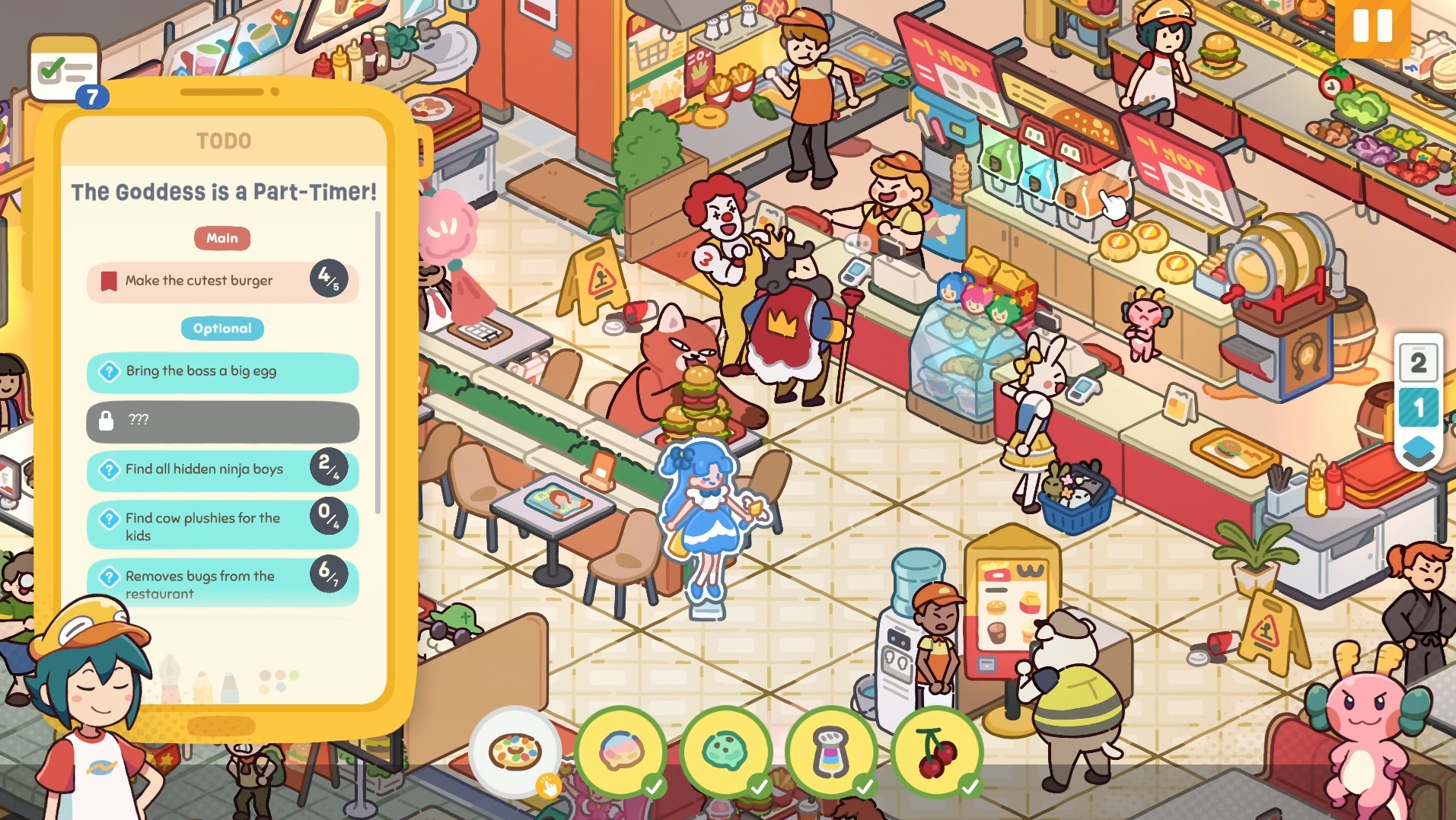This screenshot has height=820, width=1456.
Task: Click the blue layers icon below floor numbers
Action: point(1417,450)
